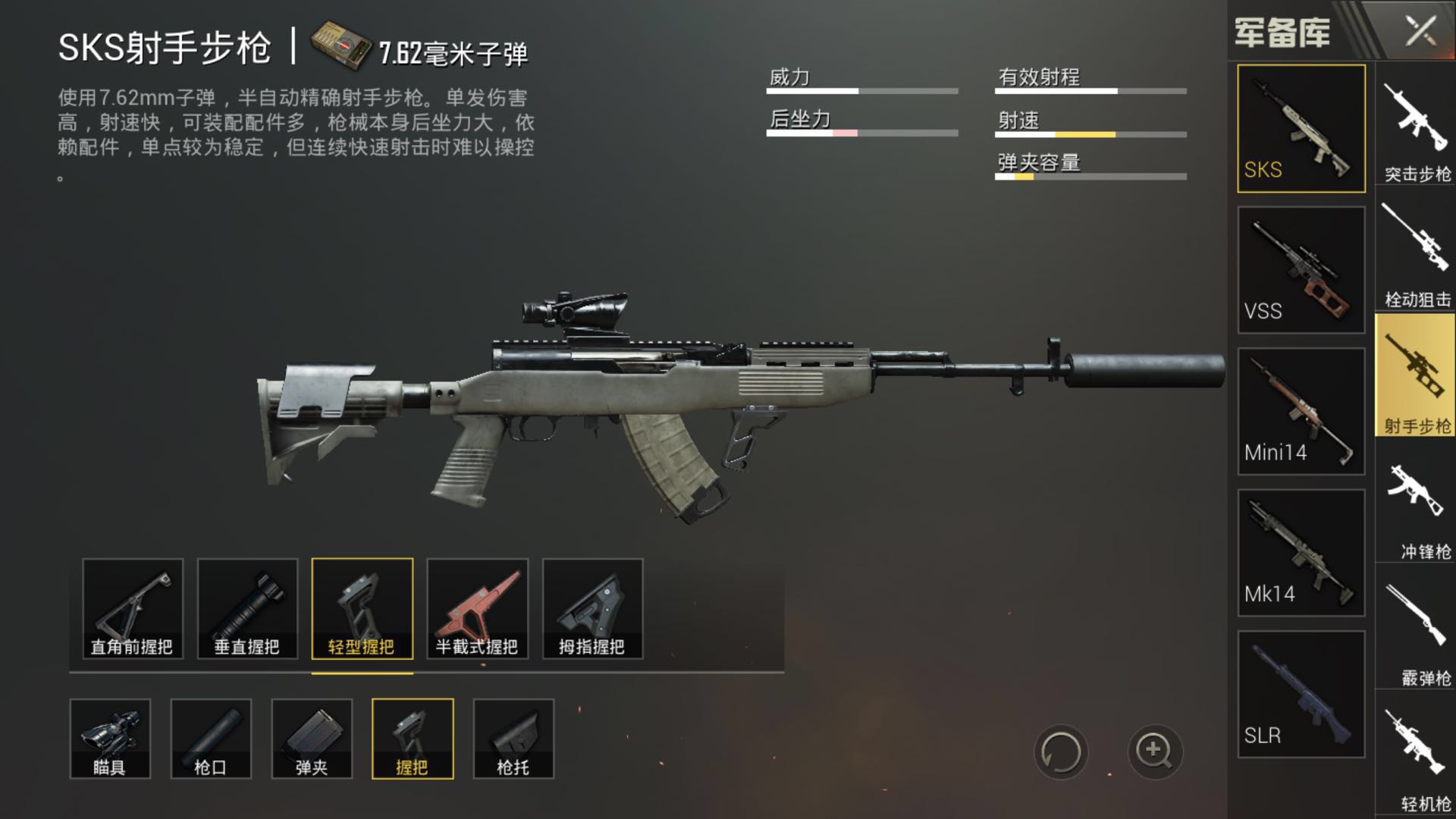The height and width of the screenshot is (819, 1456).
Task: Open the 瞄具 scope attachment slot
Action: [110, 739]
